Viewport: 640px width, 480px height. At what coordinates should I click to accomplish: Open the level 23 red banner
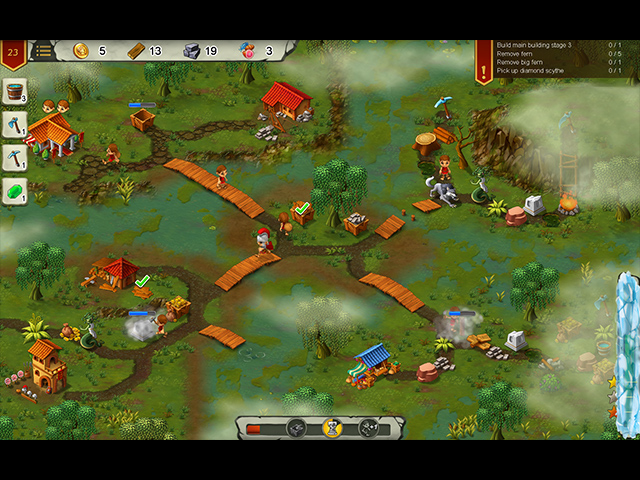coord(13,52)
